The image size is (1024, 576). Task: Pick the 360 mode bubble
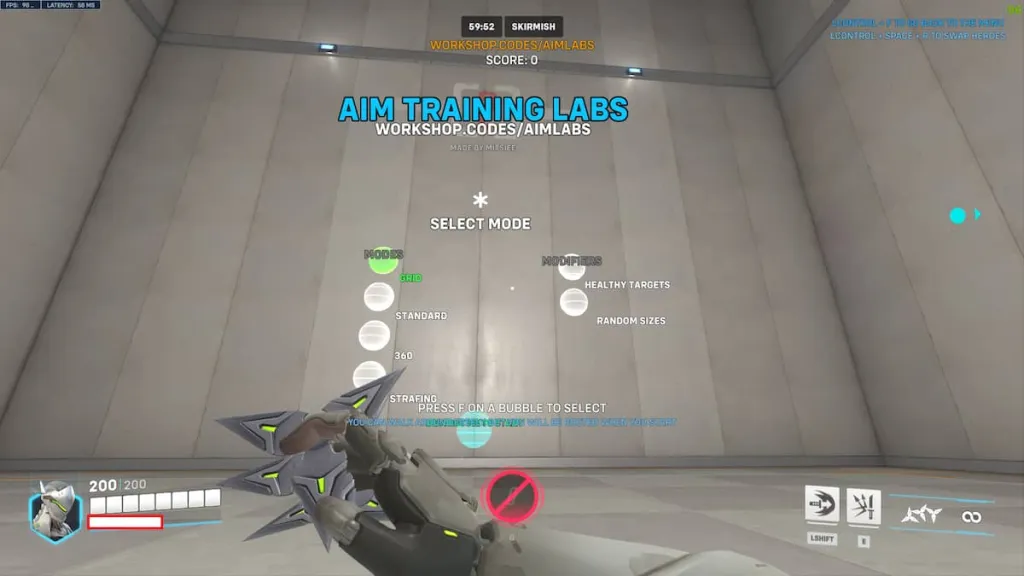374,335
